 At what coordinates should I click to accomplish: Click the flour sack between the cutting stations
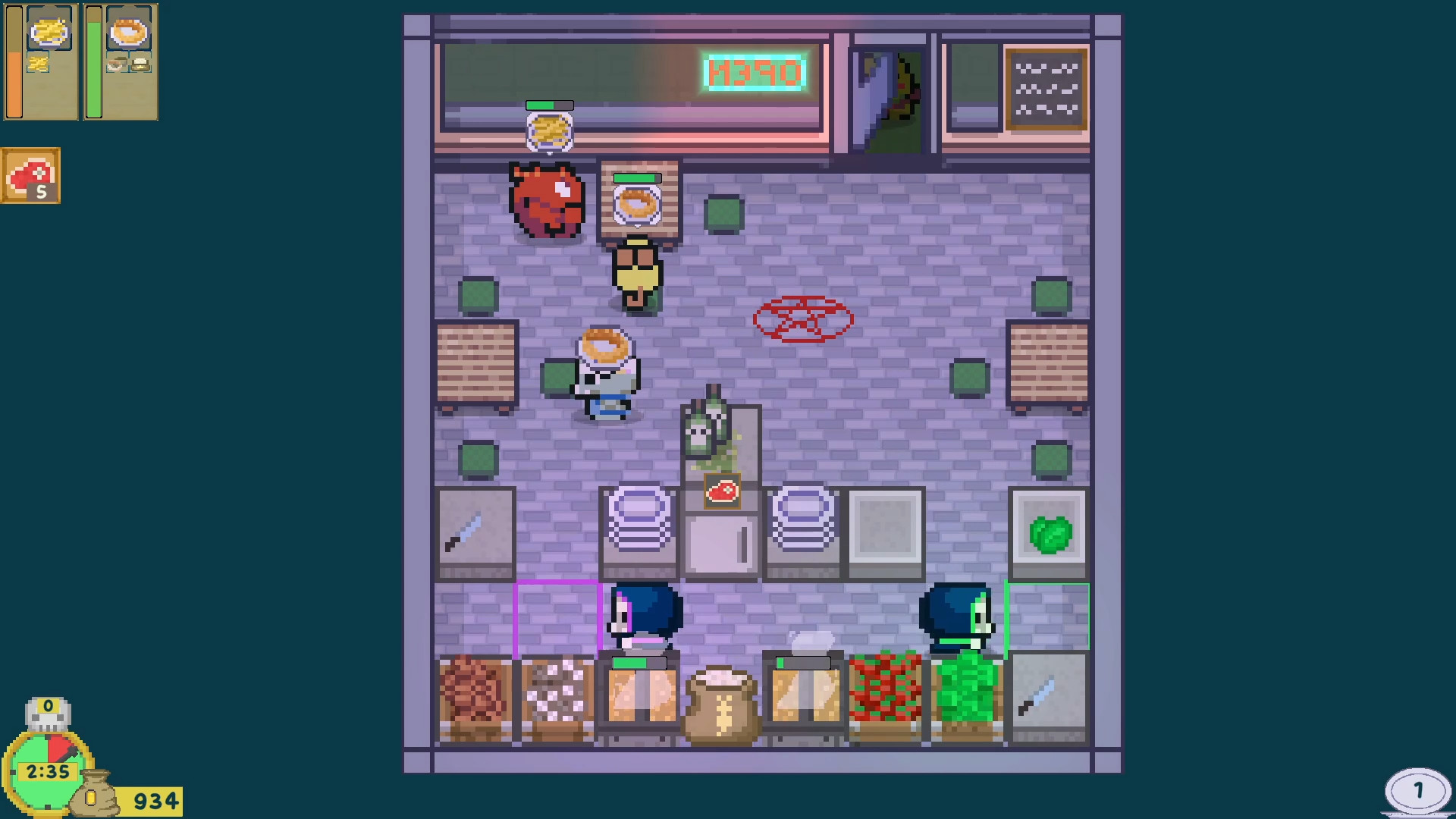coord(720,705)
